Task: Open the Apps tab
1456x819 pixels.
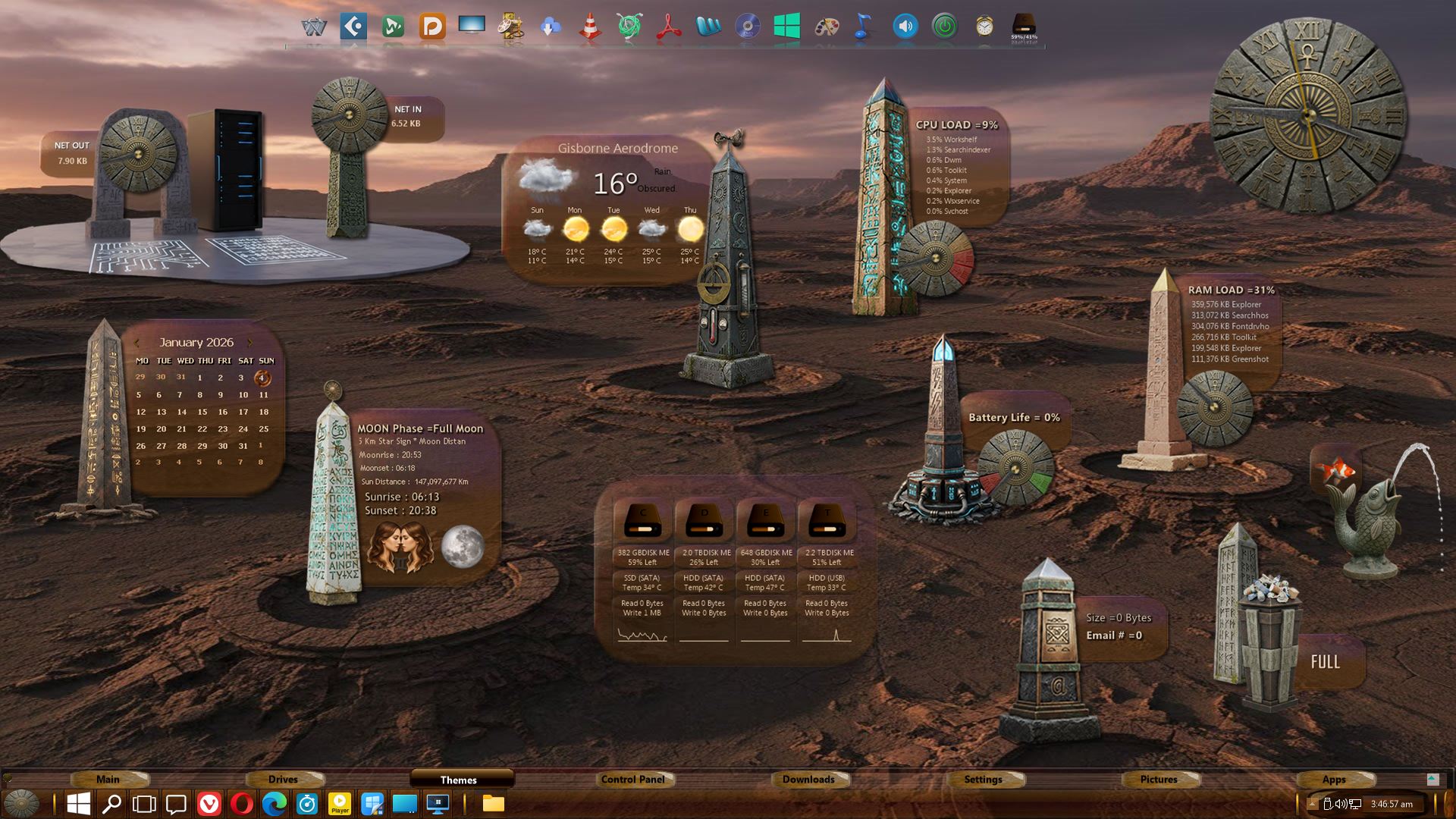Action: pyautogui.click(x=1334, y=779)
